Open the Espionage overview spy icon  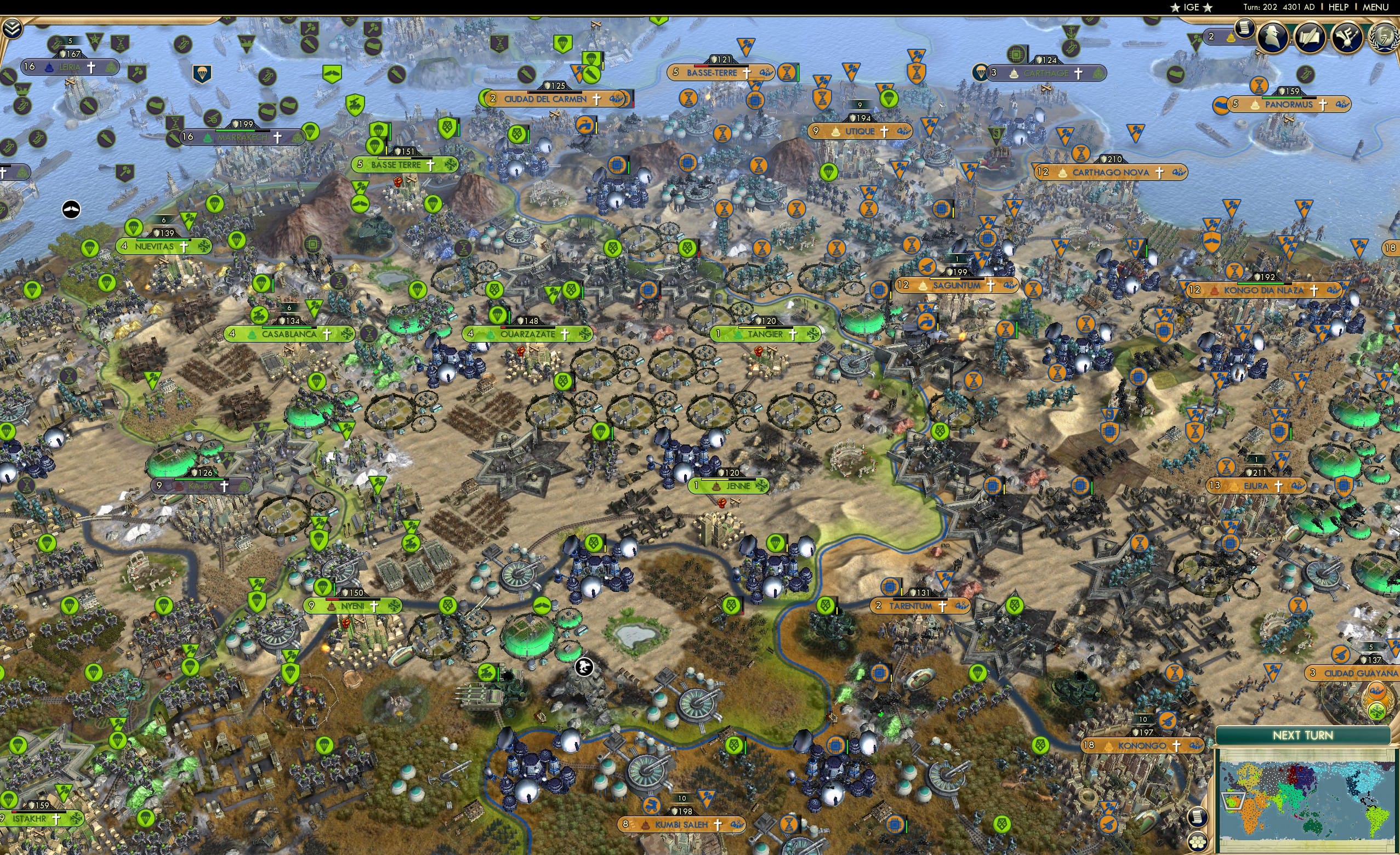pos(1272,37)
